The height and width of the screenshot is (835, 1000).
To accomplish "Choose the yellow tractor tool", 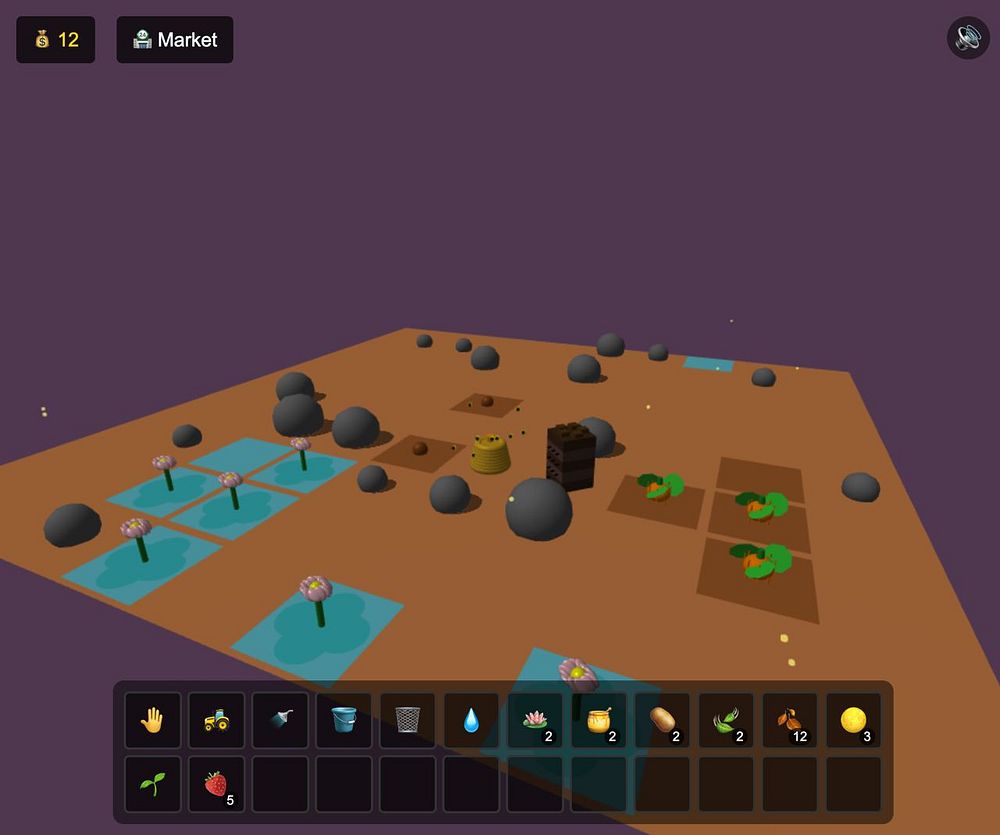I will [216, 720].
